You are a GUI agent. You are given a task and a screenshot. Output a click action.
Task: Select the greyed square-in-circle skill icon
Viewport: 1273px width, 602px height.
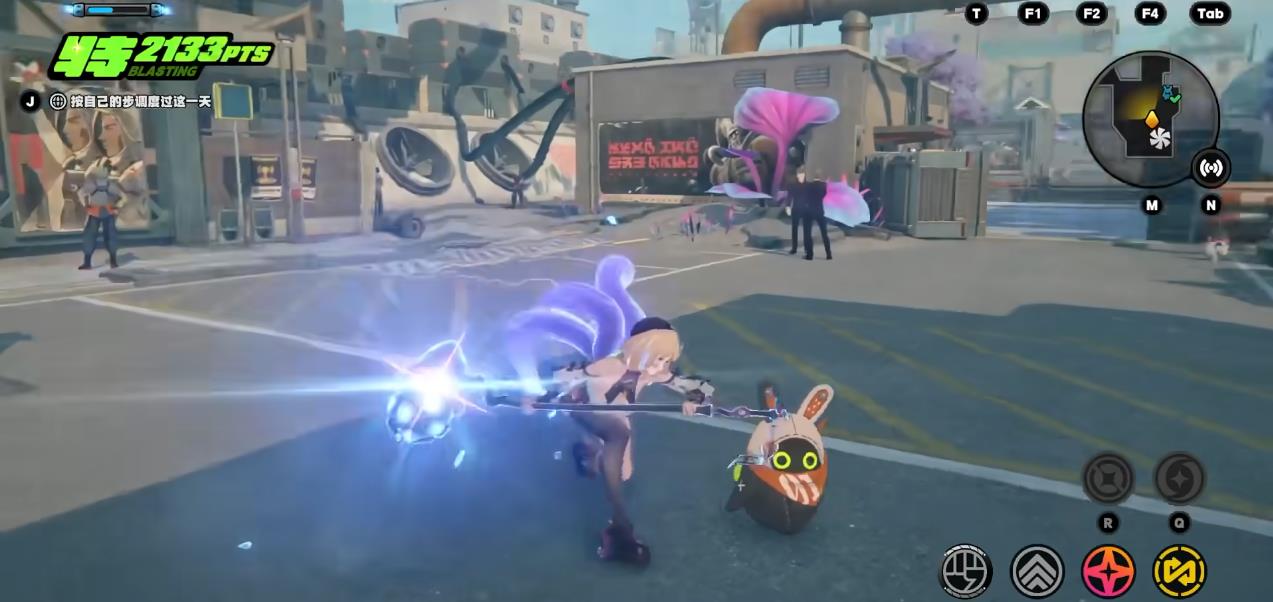(x=1108, y=478)
